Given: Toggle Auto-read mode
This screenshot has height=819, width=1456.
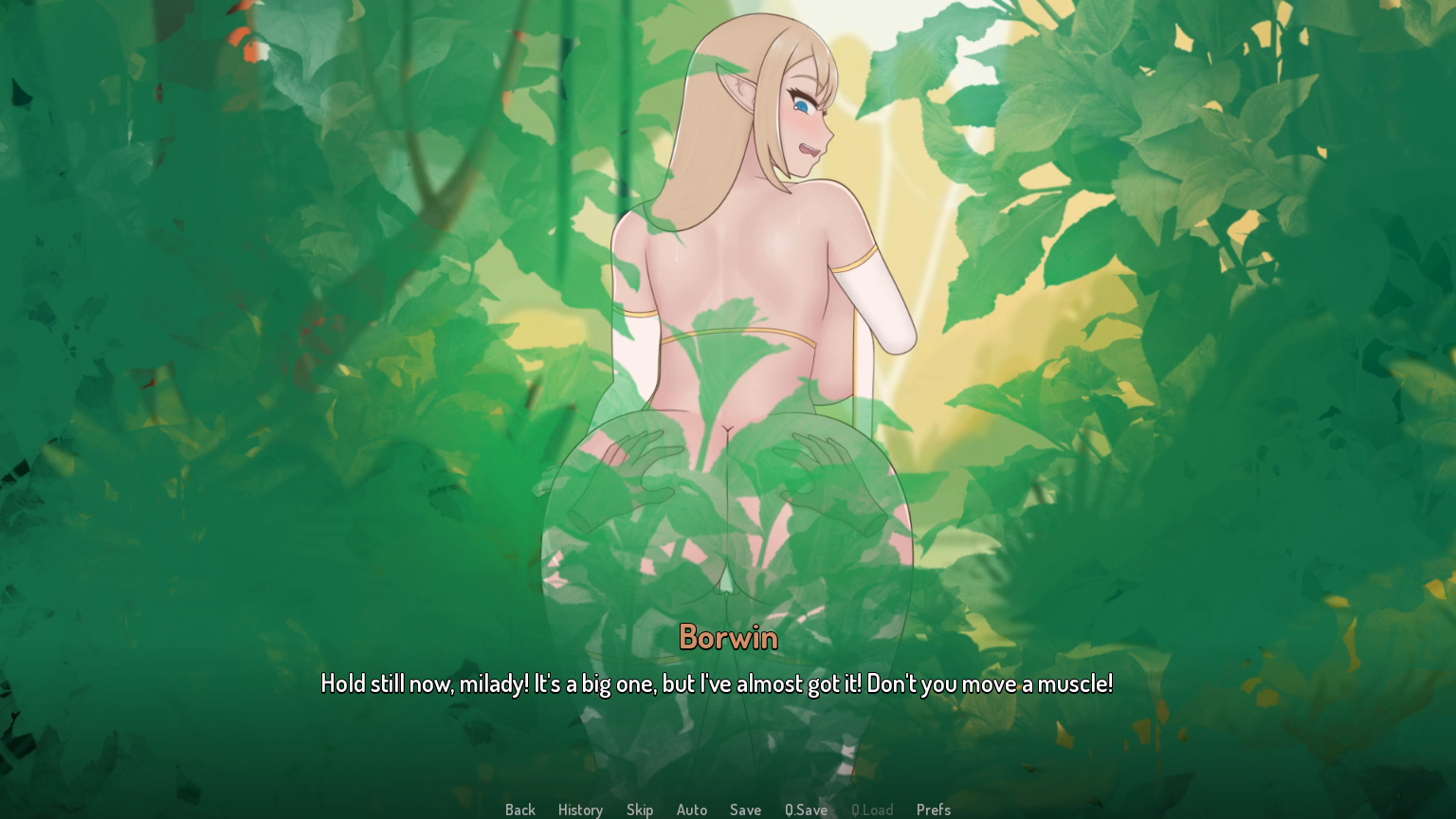Looking at the screenshot, I should (x=692, y=810).
